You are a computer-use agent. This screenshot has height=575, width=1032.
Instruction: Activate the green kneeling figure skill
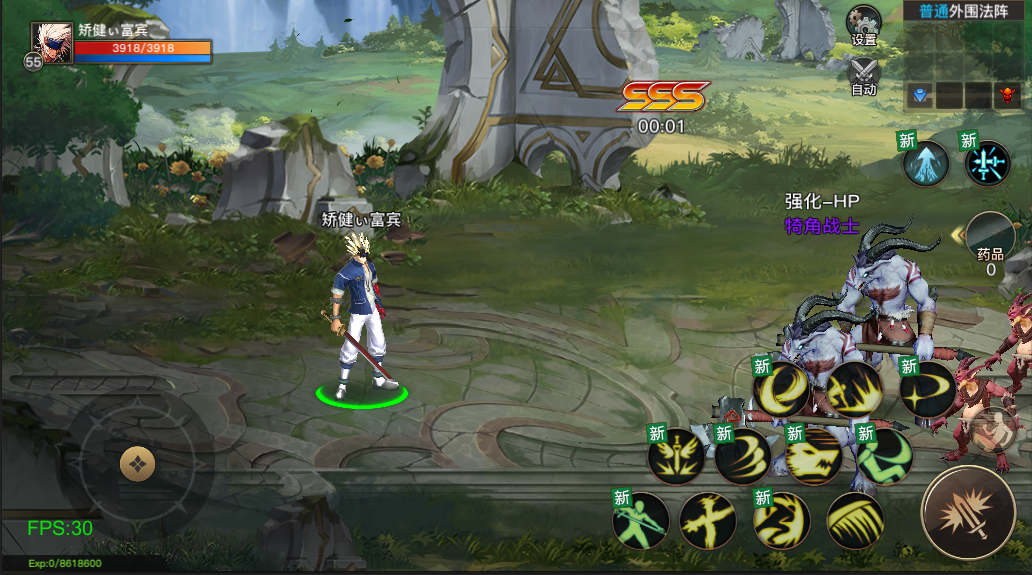(x=884, y=456)
